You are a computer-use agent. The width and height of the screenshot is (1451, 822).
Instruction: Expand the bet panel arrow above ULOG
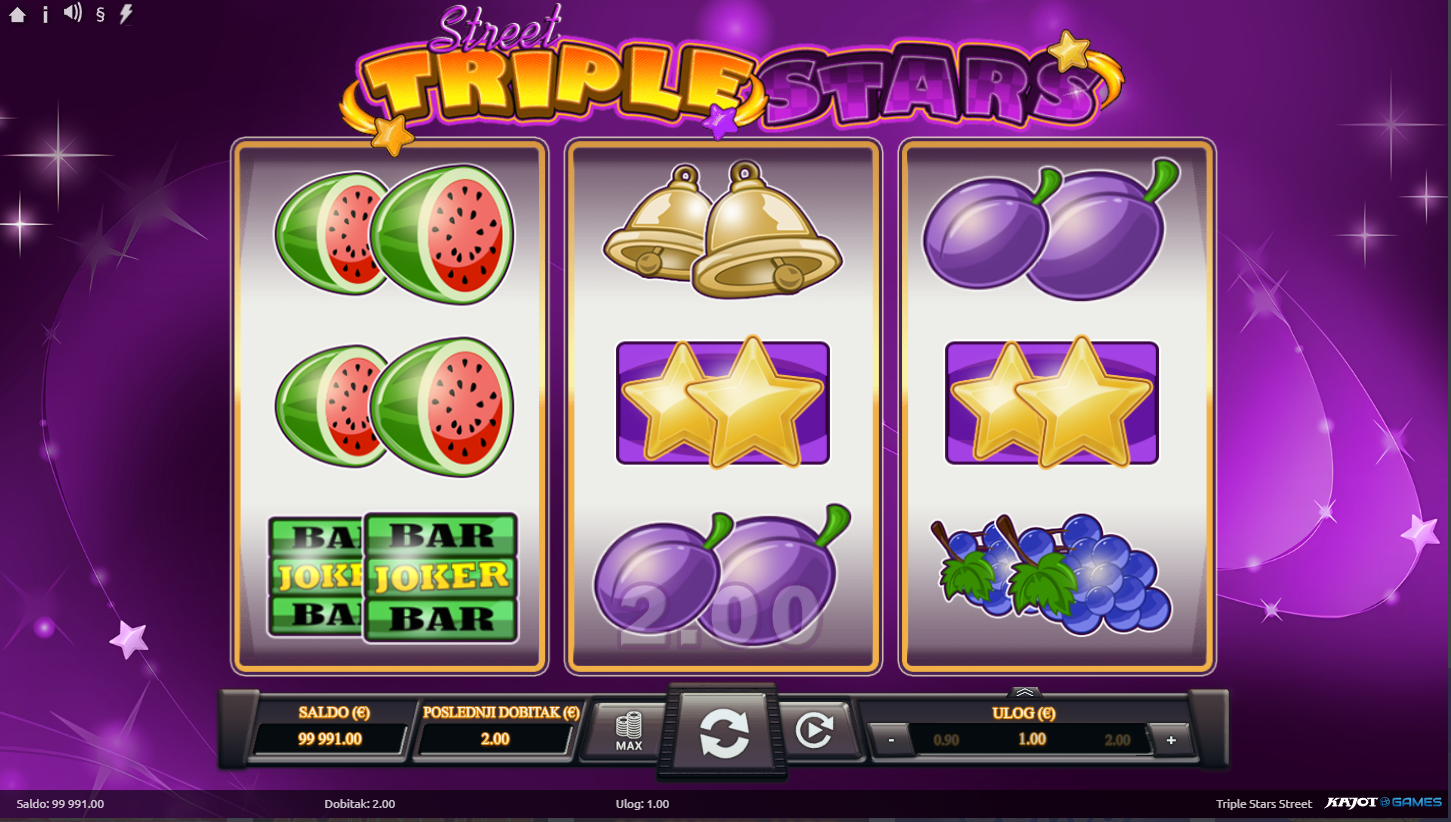pos(1026,691)
